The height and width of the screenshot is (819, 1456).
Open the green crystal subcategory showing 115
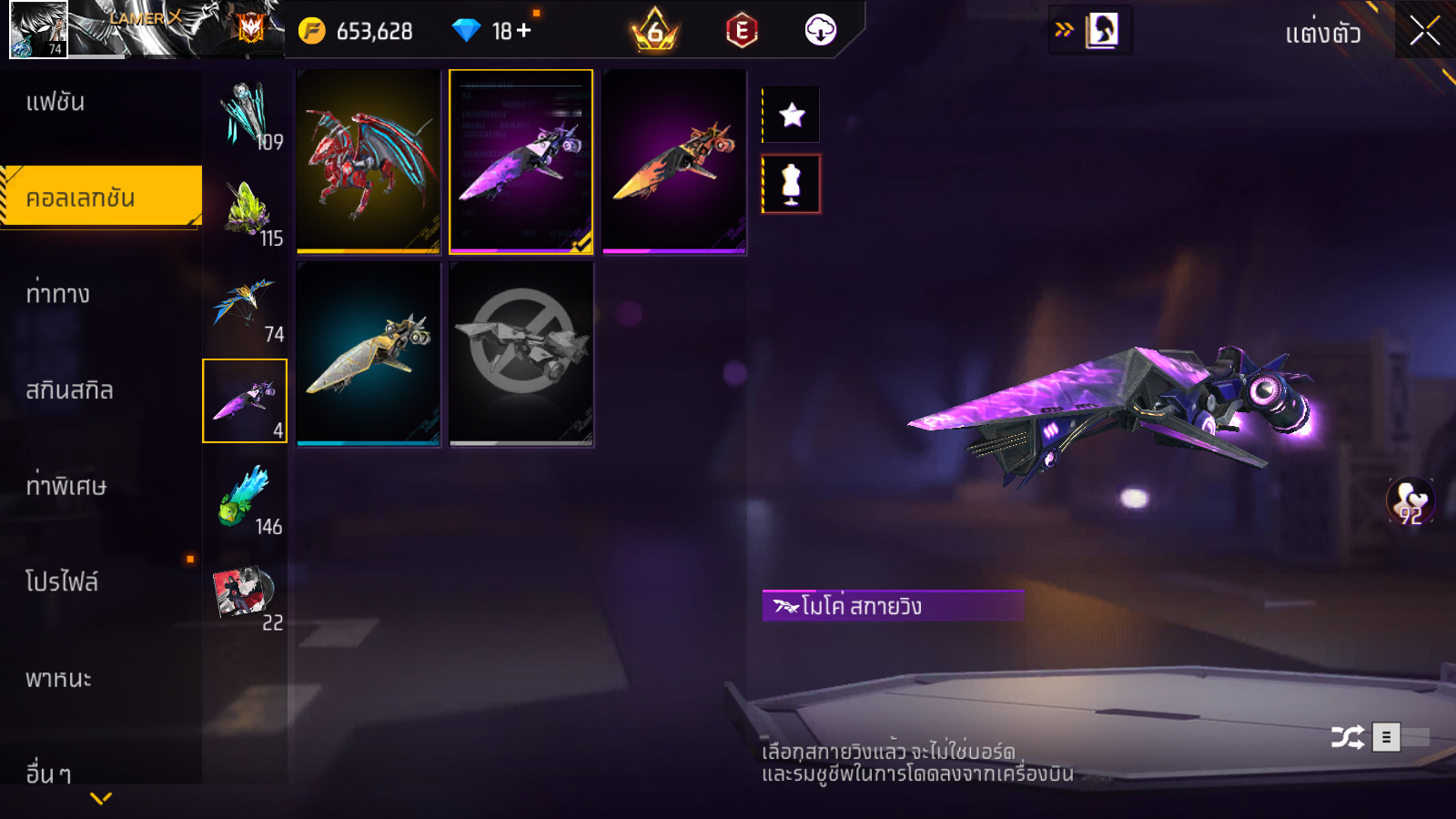pyautogui.click(x=246, y=210)
